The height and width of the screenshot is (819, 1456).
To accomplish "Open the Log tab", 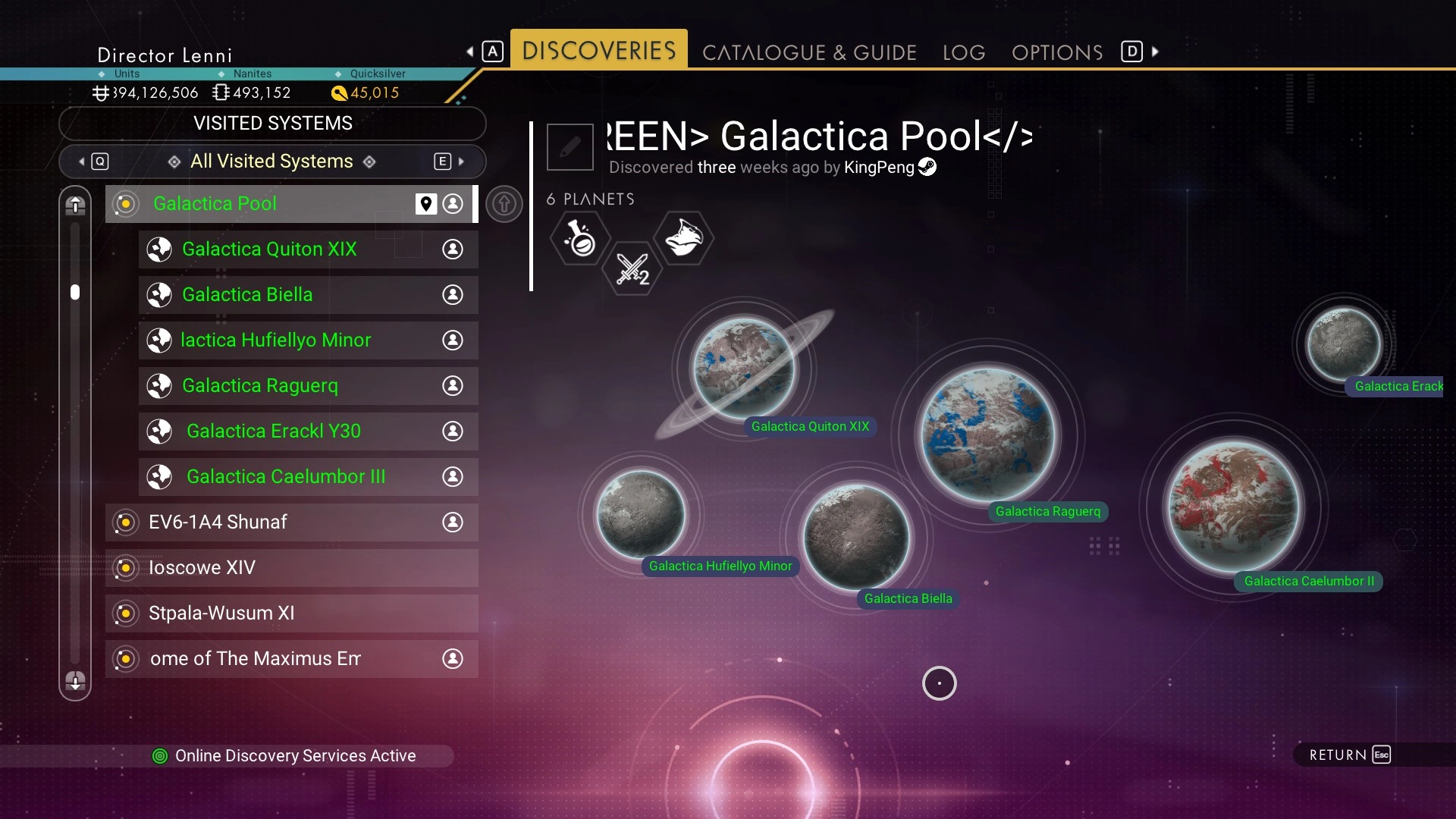I will point(964,52).
